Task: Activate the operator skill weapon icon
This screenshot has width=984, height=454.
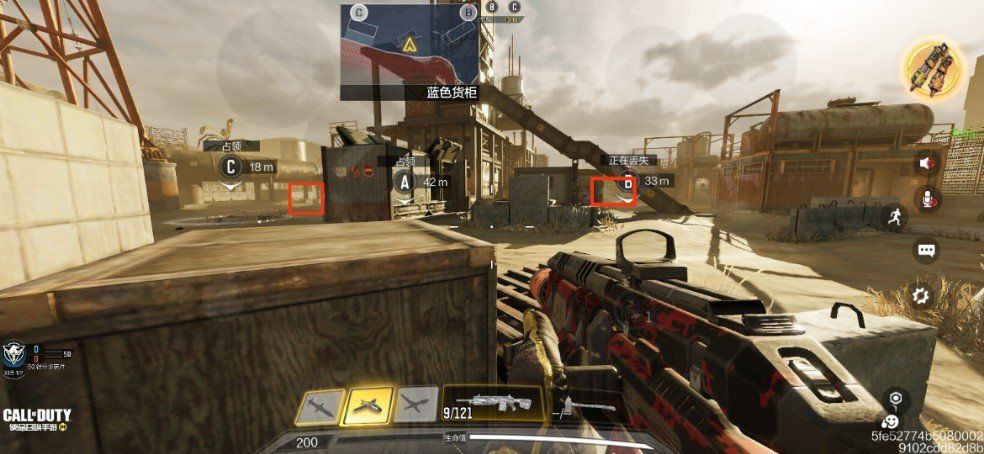Action: point(932,62)
